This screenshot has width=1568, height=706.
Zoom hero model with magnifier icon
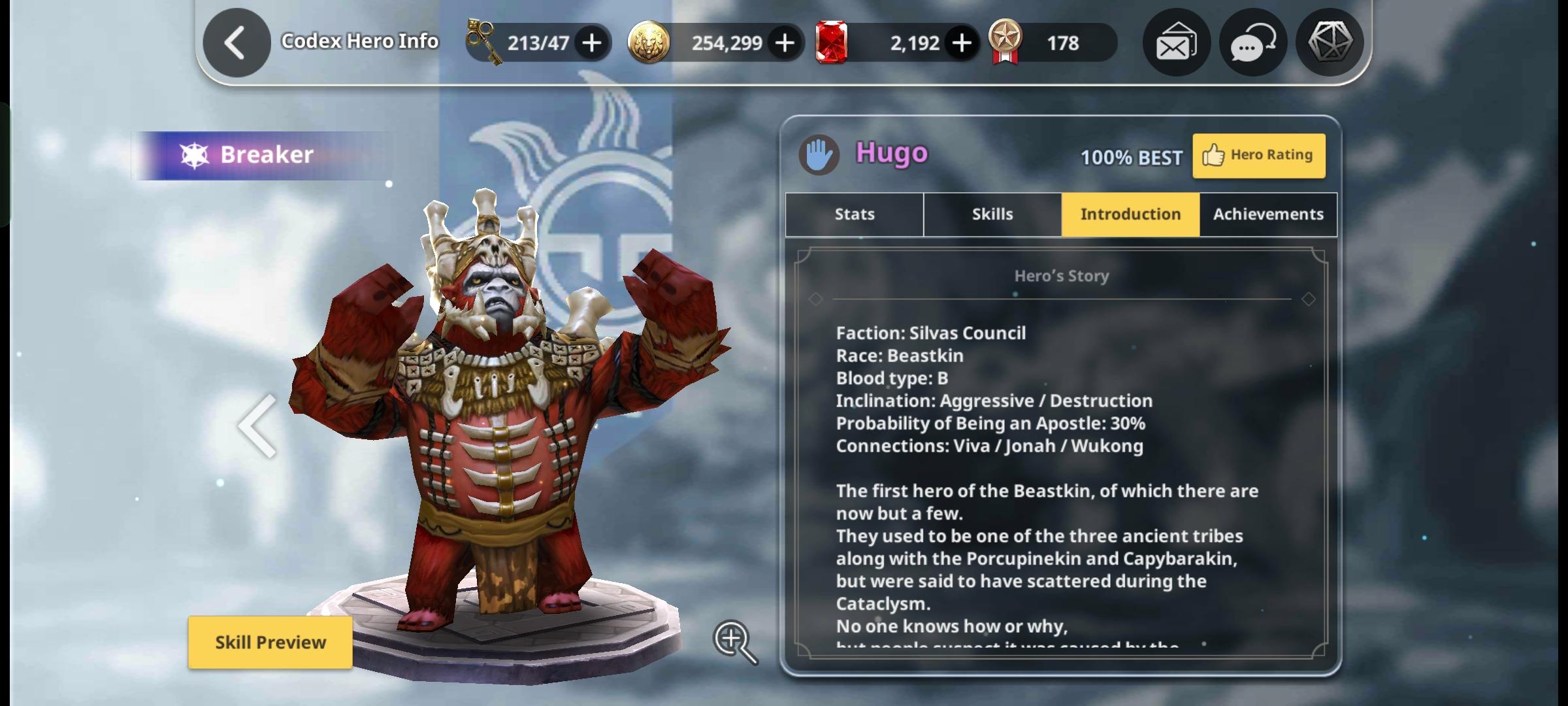click(x=734, y=641)
